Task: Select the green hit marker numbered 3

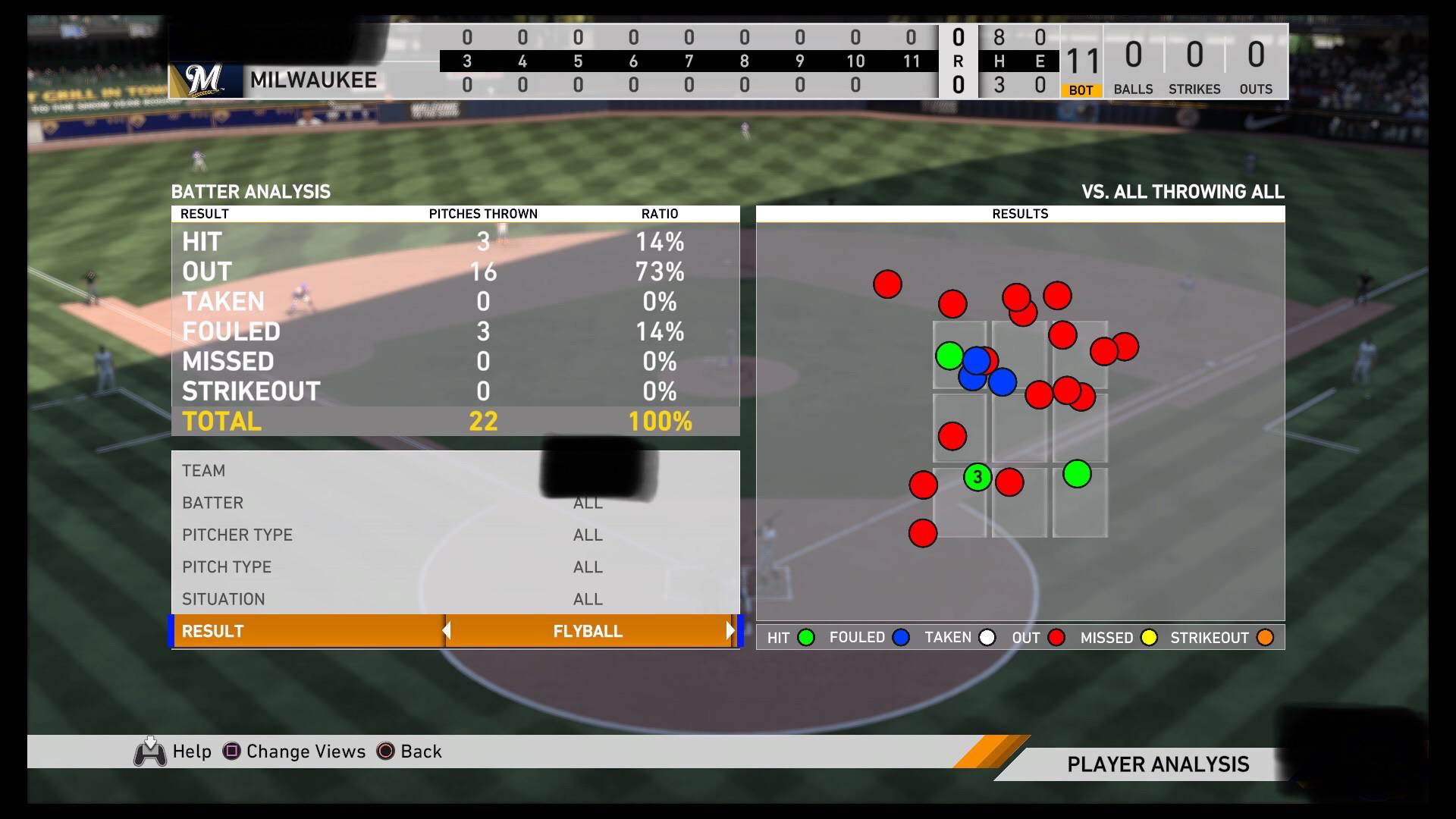Action: [977, 477]
